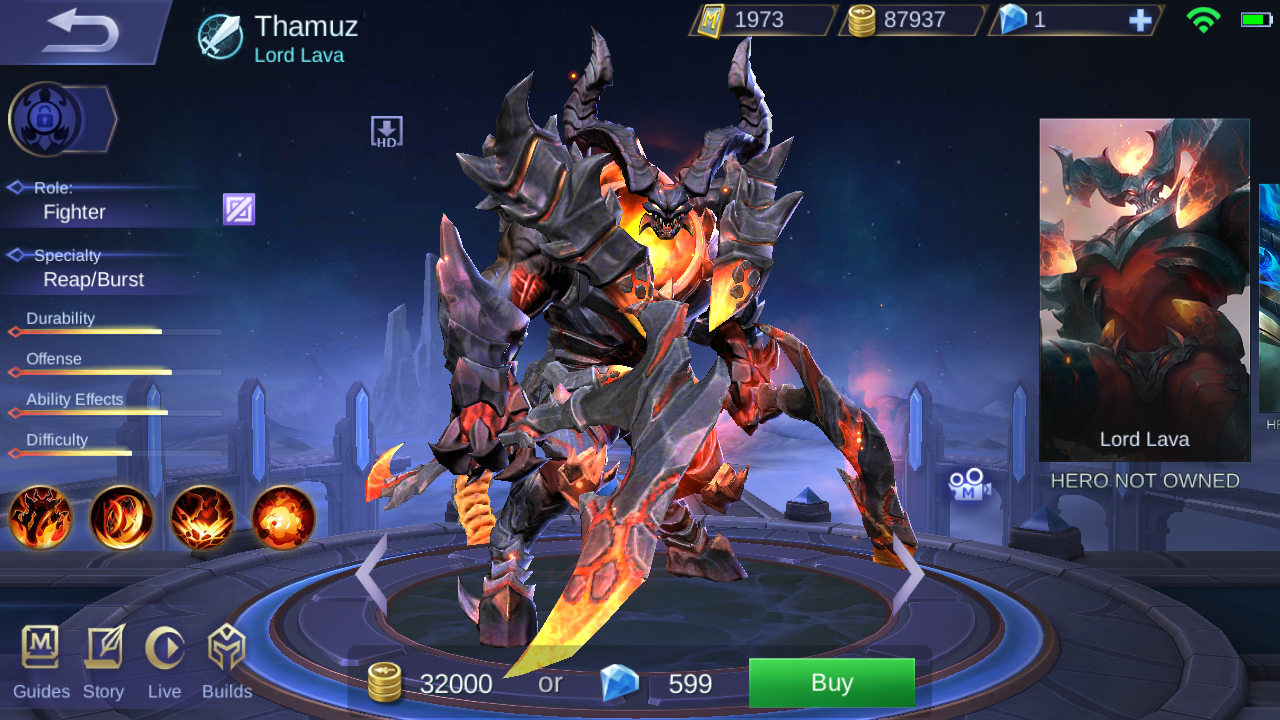Browse to the next skin with right chevron
Image resolution: width=1280 pixels, height=720 pixels.
912,572
